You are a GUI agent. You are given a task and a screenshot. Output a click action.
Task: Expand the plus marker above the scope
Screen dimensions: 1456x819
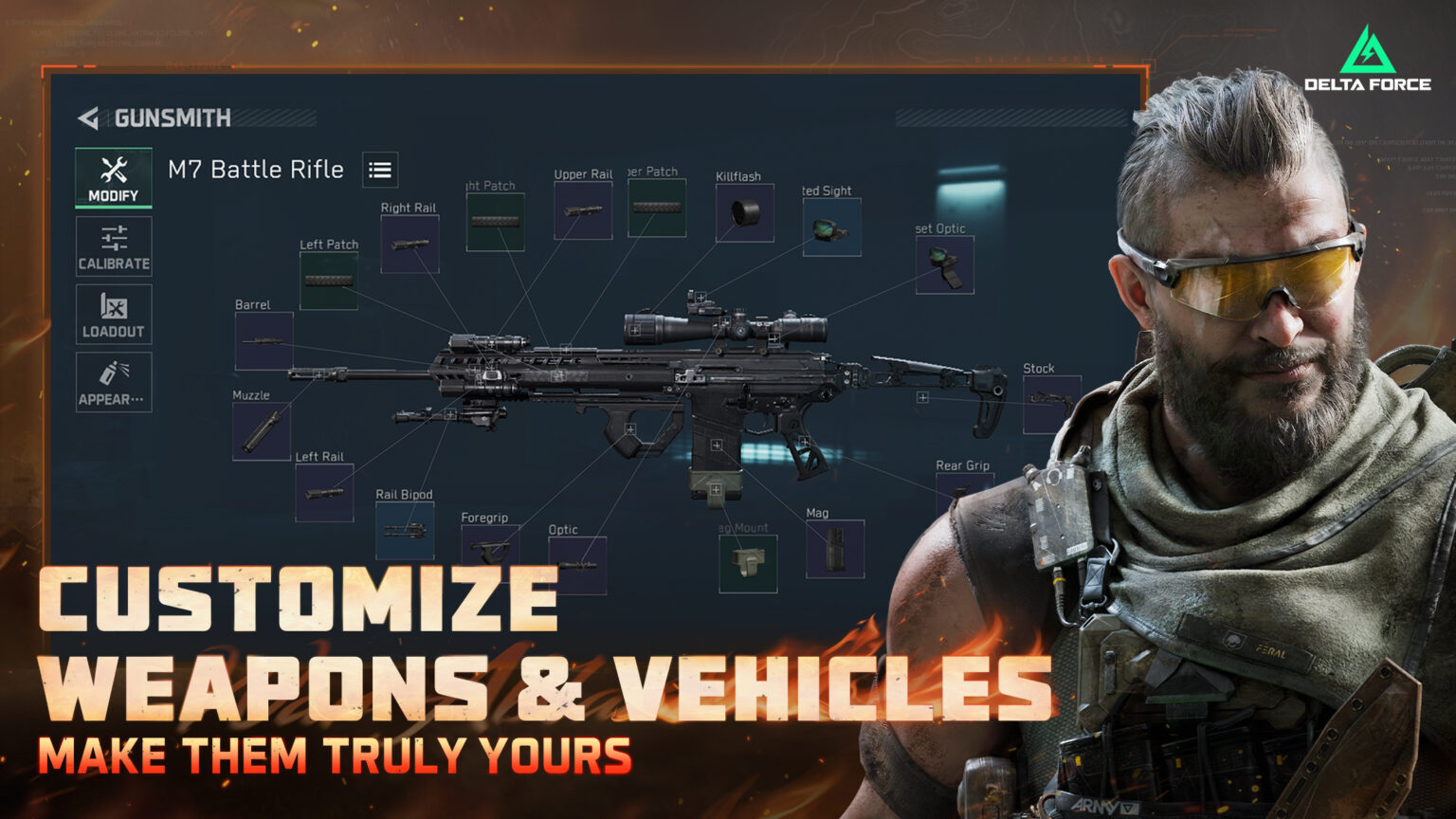(699, 299)
